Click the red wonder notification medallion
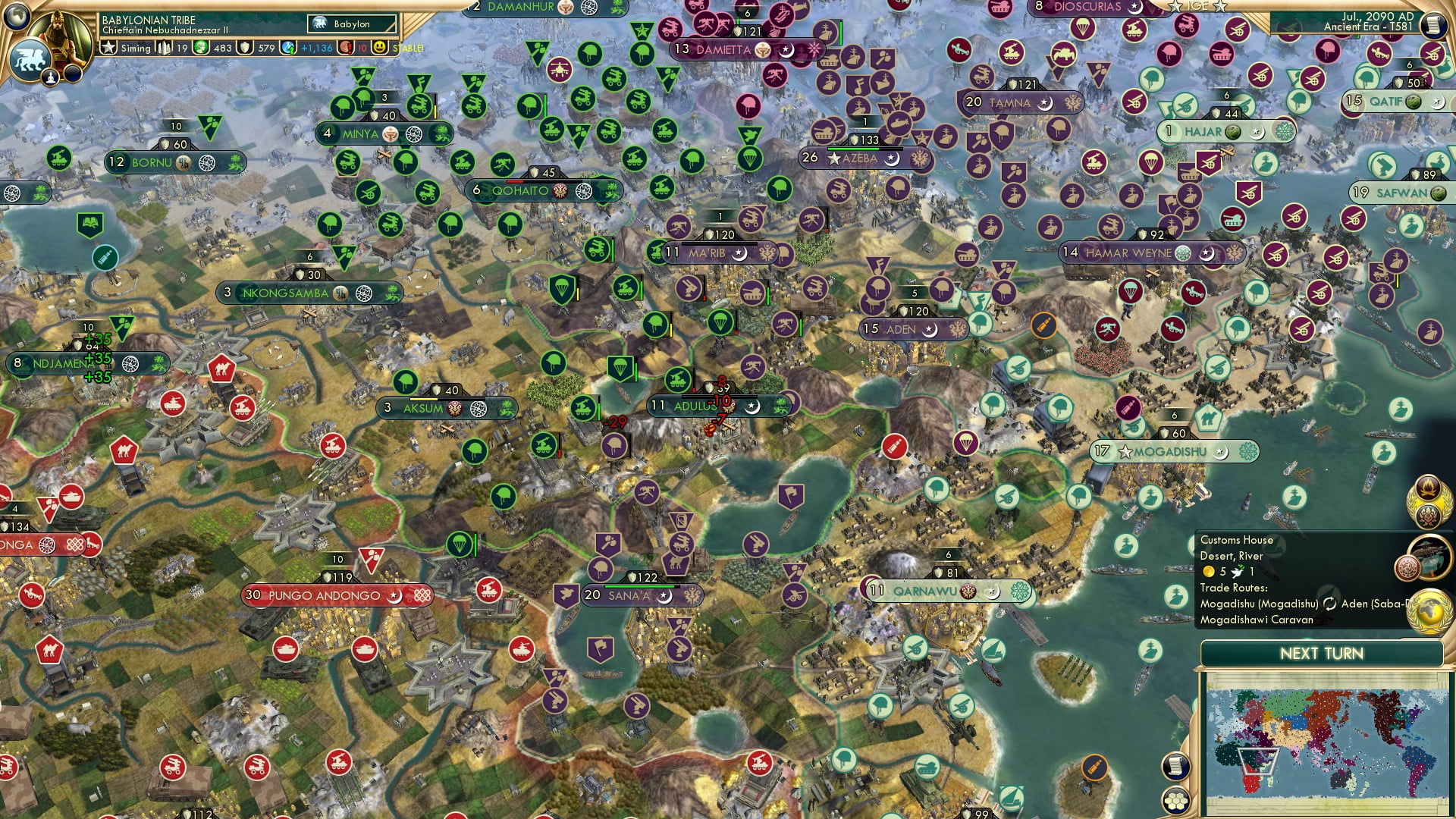The height and width of the screenshot is (819, 1456). click(x=1408, y=567)
